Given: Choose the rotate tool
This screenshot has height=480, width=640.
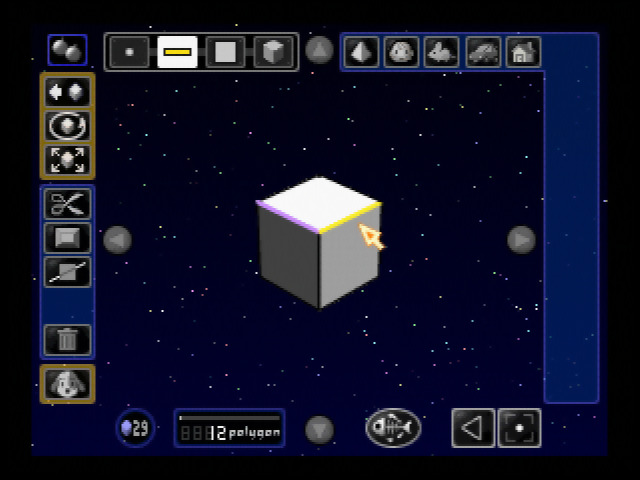Looking at the screenshot, I should pos(67,126).
